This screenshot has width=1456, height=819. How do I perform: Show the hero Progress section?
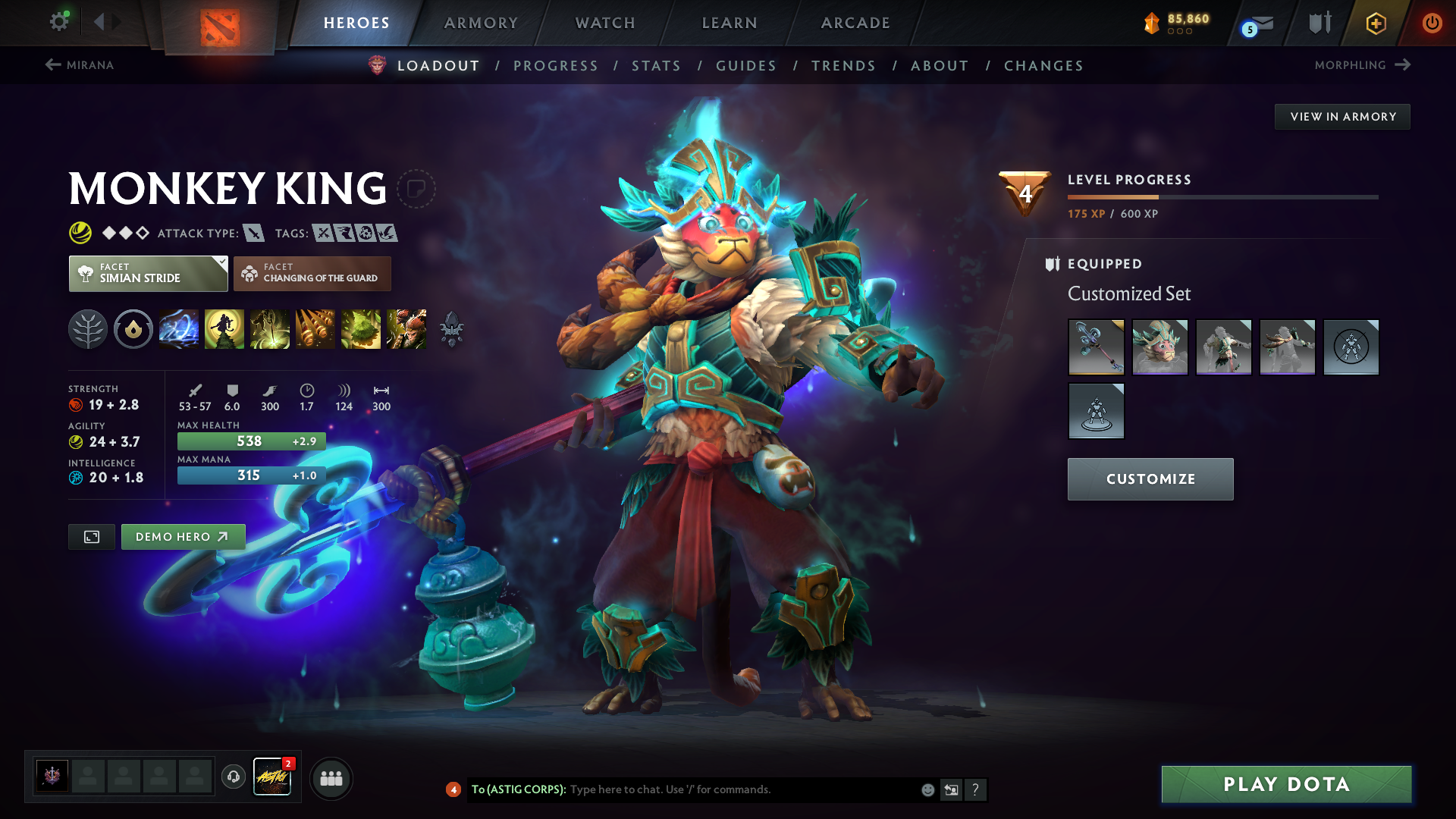click(556, 66)
